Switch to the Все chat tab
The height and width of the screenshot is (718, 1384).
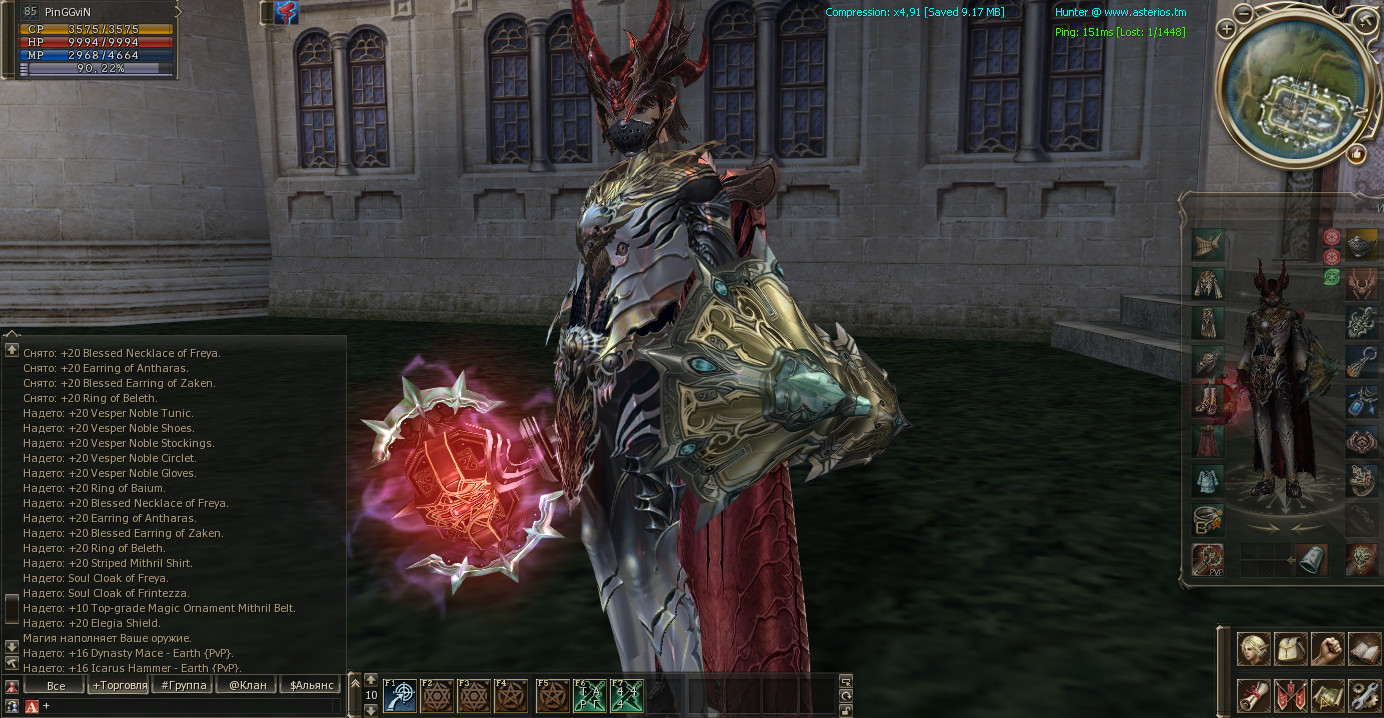pos(56,685)
